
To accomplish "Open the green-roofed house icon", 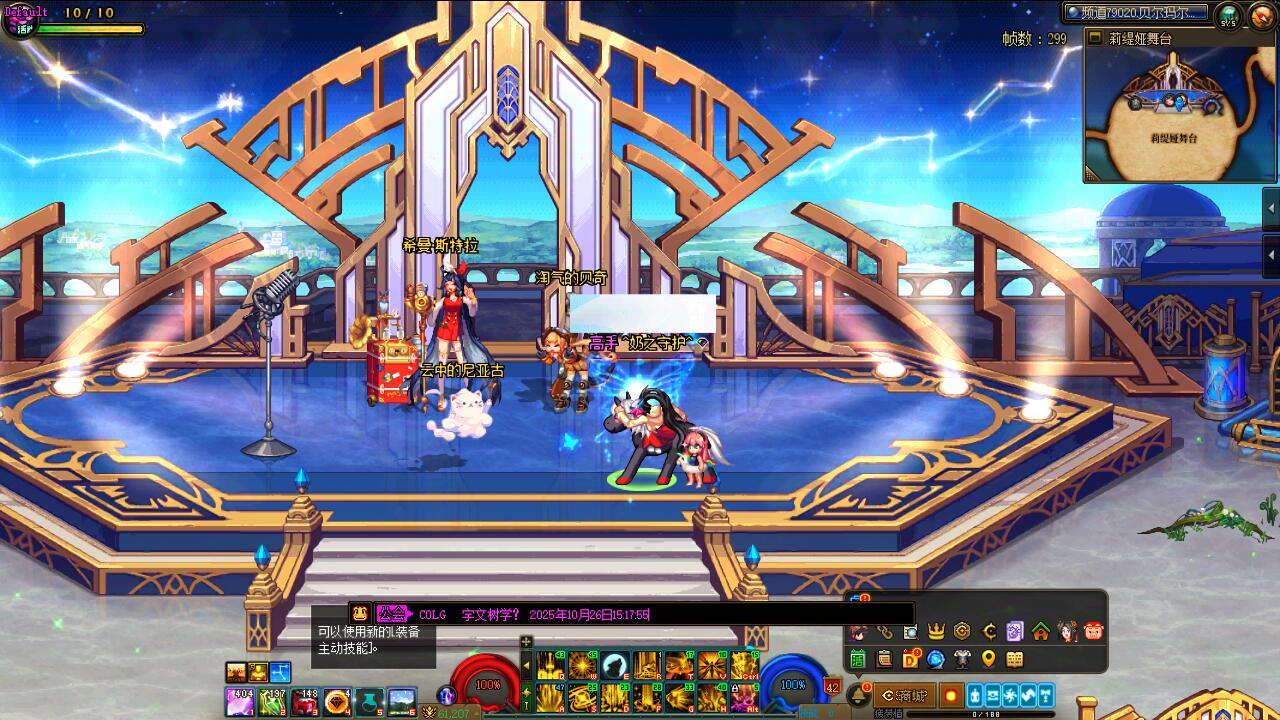I will coord(1041,631).
